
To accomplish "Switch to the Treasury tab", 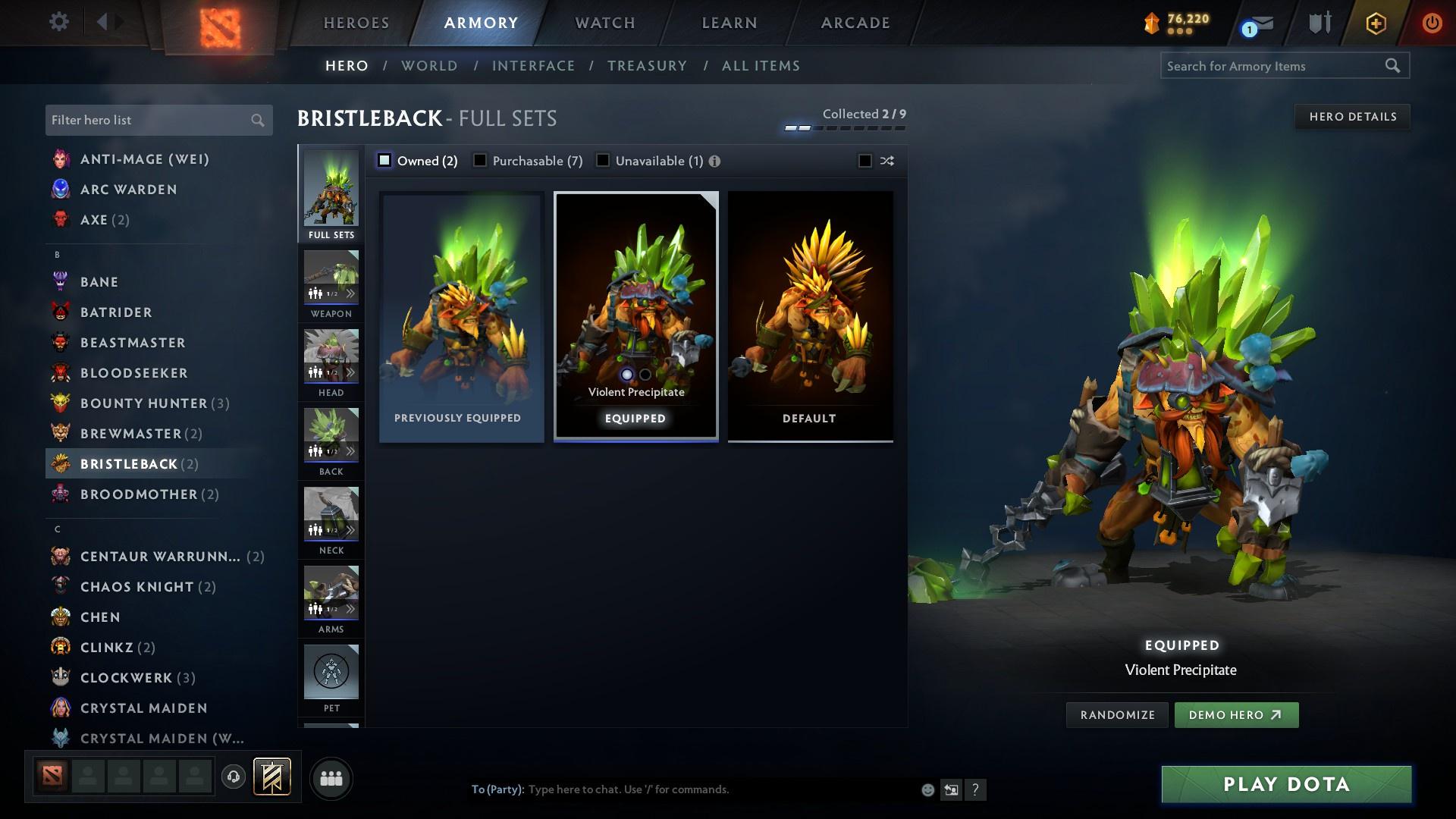I will point(647,66).
